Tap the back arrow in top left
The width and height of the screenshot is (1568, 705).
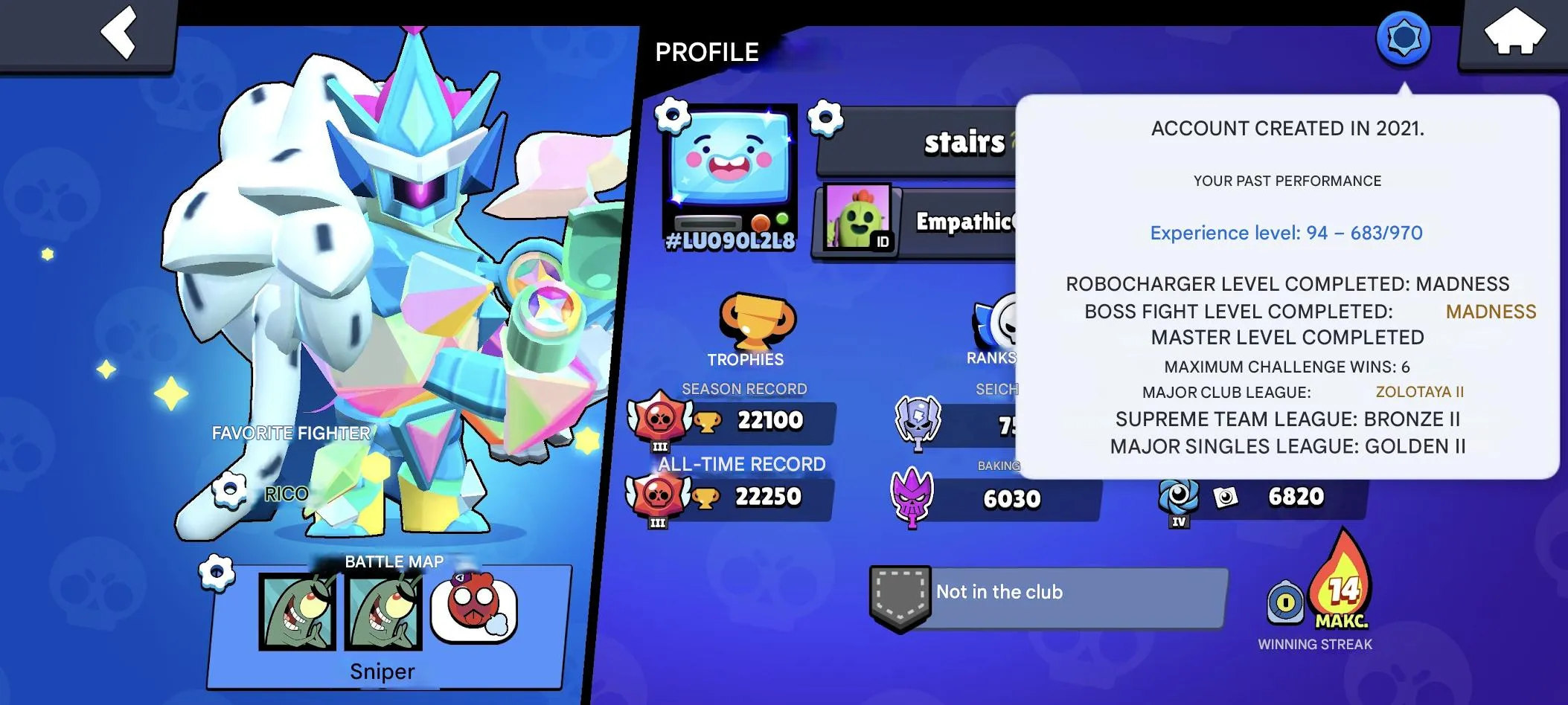[x=119, y=33]
